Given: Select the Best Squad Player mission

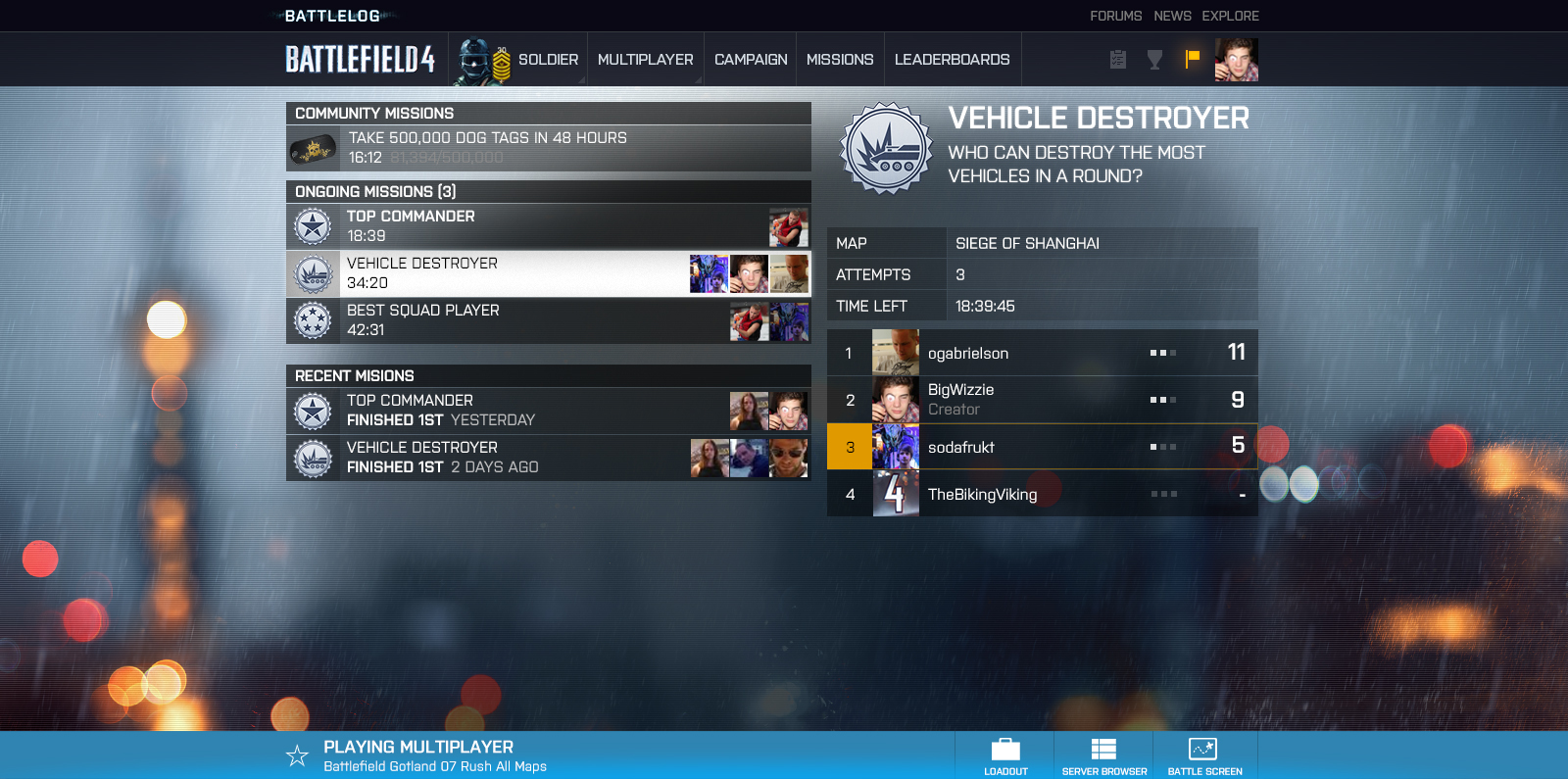Looking at the screenshot, I should point(549,320).
